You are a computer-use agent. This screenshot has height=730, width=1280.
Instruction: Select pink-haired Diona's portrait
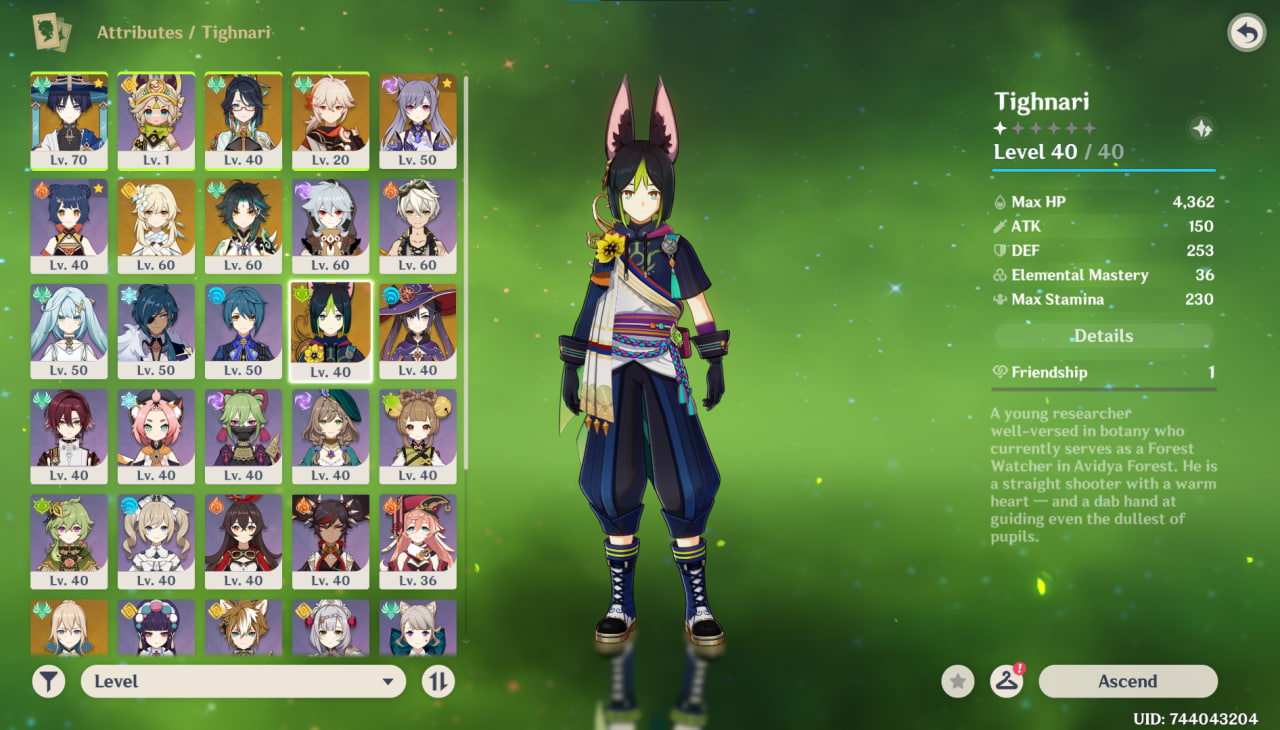tap(156, 435)
